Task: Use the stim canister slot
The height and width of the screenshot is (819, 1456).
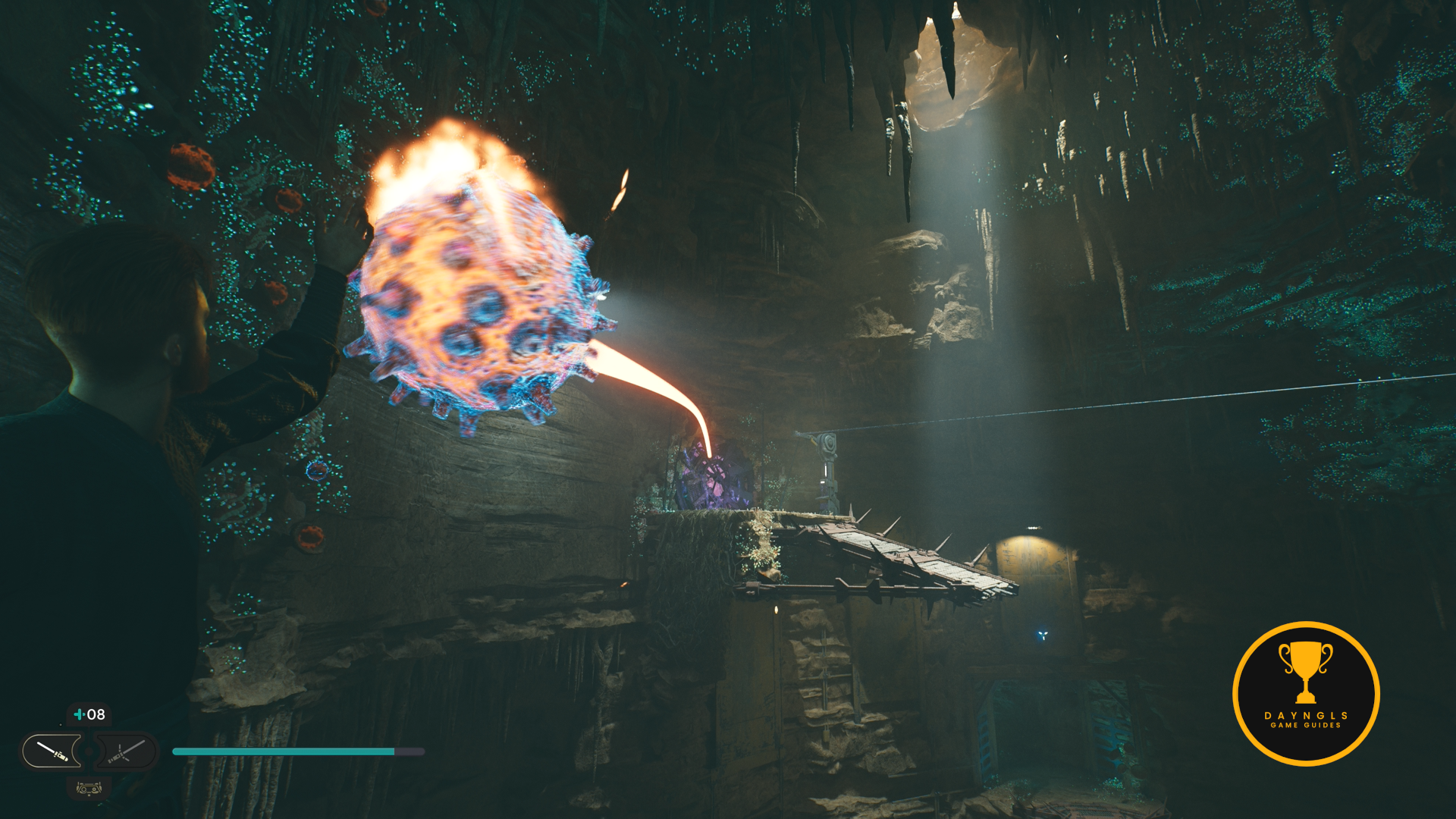Action: click(89, 714)
